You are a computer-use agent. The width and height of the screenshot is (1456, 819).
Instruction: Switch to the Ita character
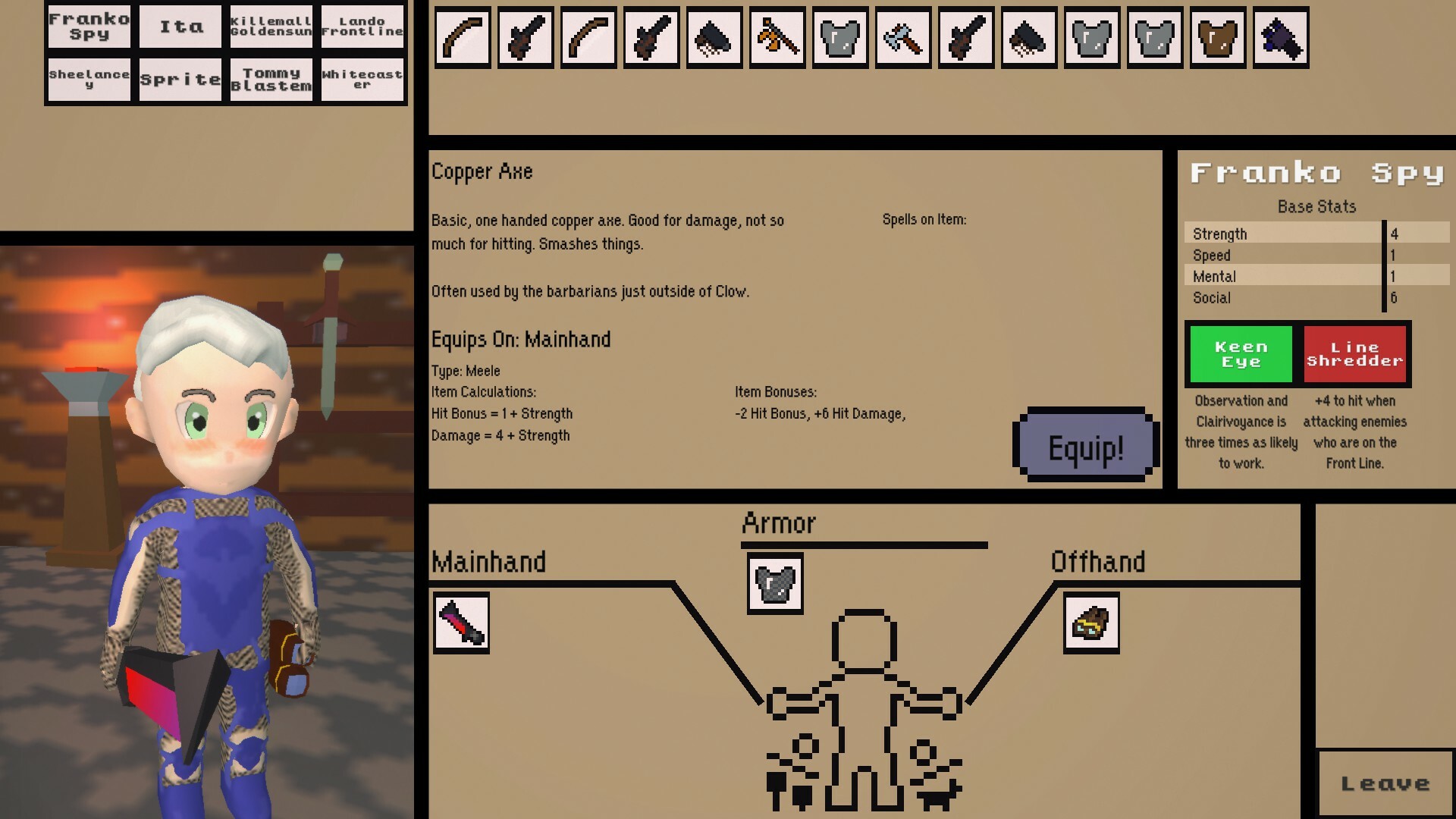point(179,26)
